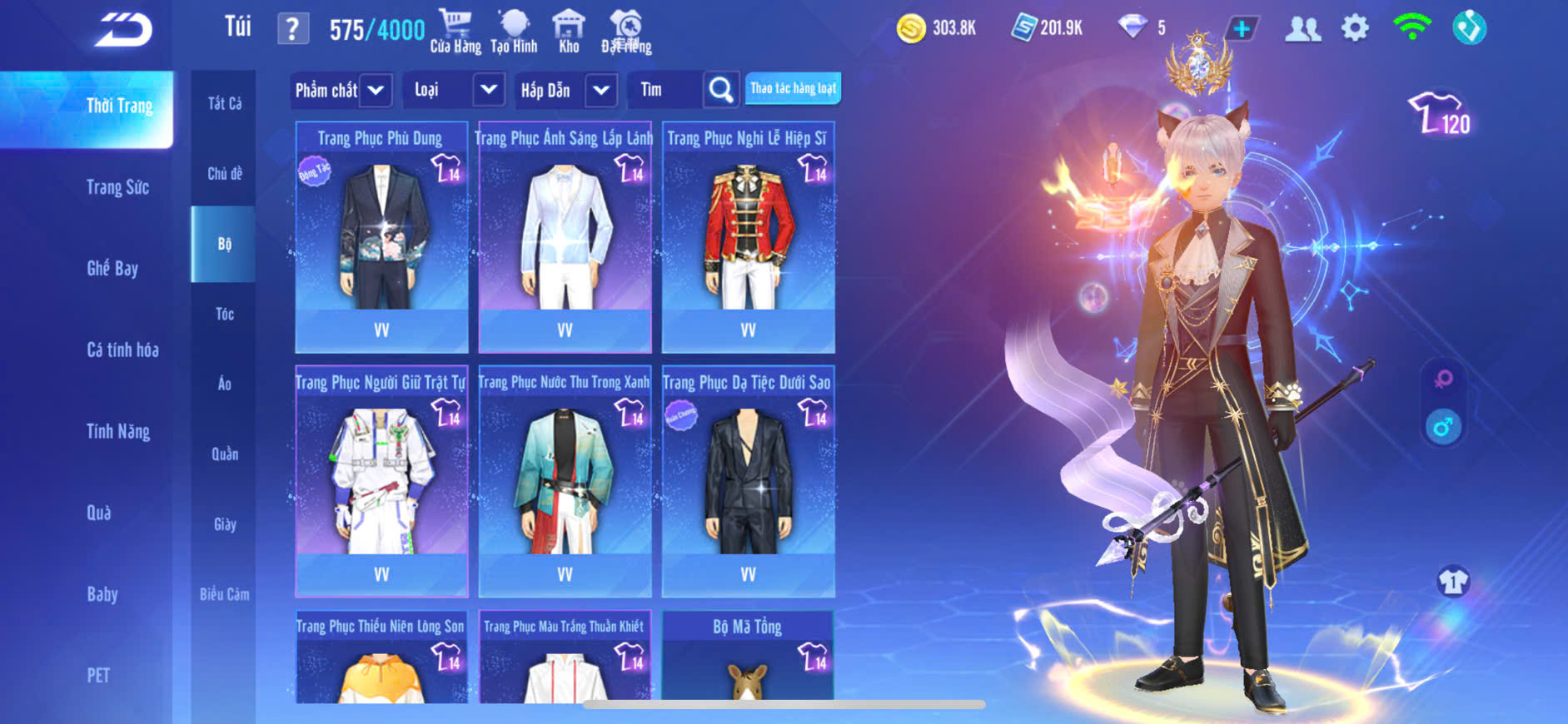This screenshot has width=1568, height=724.
Task: Open the friends icon
Action: pyautogui.click(x=1302, y=29)
